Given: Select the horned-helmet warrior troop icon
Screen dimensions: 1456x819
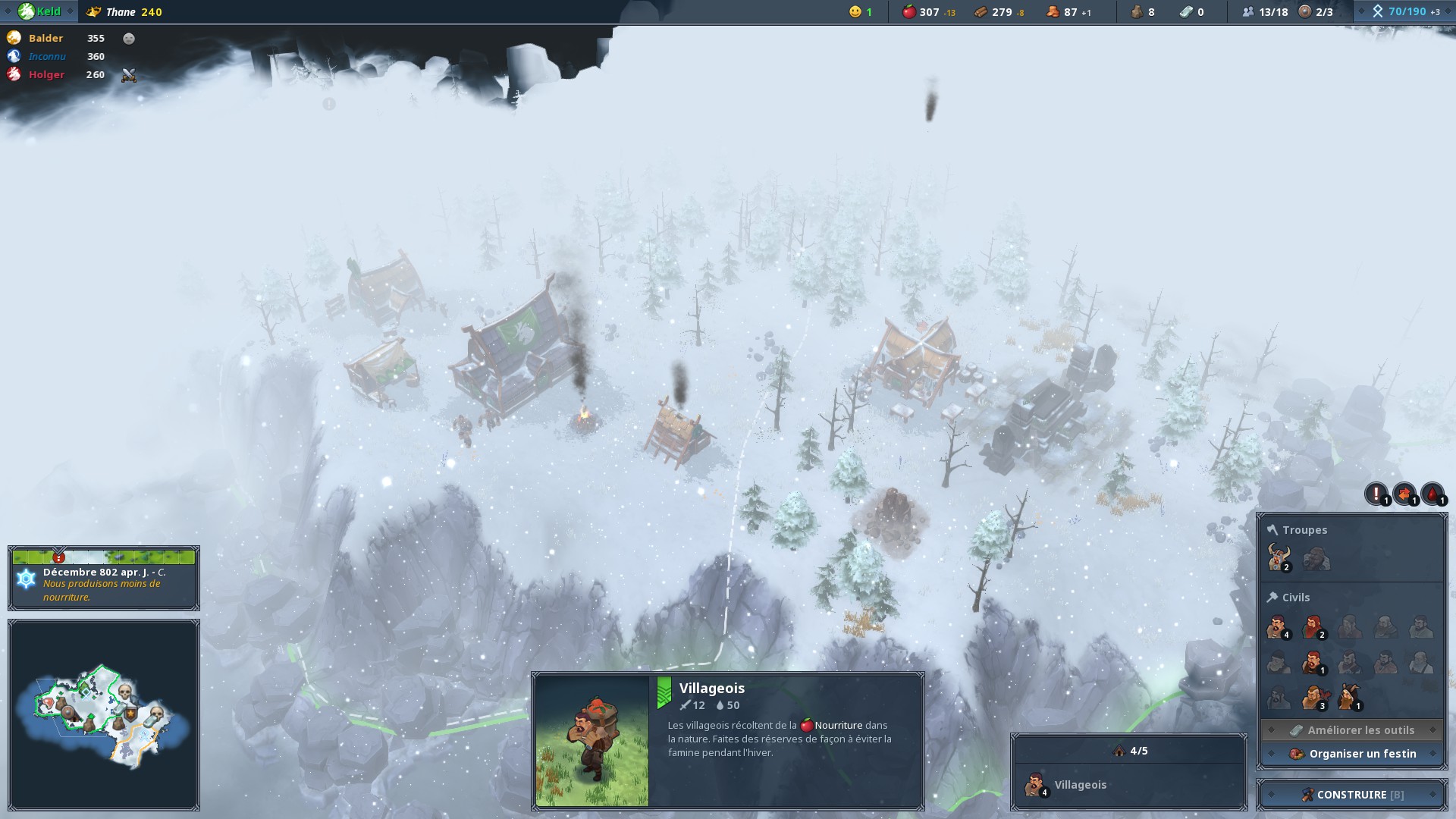Looking at the screenshot, I should click(x=1279, y=559).
